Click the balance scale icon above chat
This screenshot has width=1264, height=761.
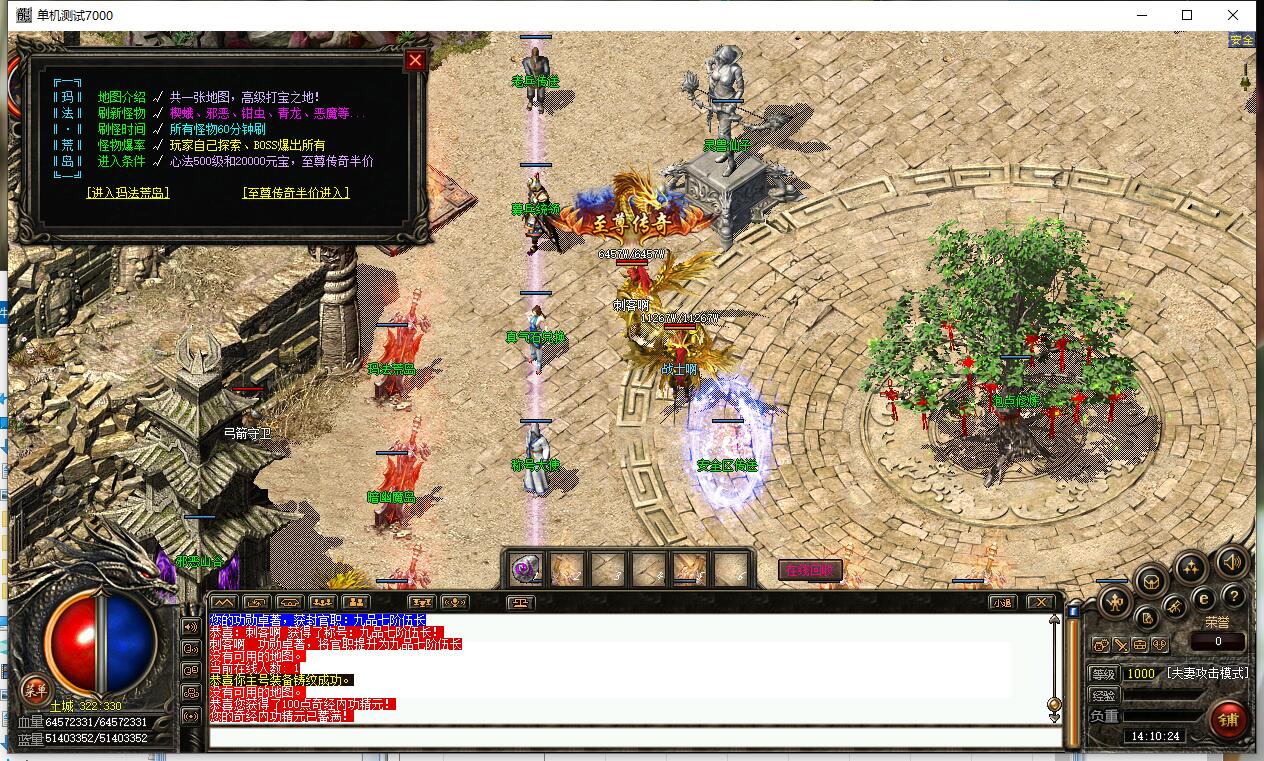coord(521,603)
